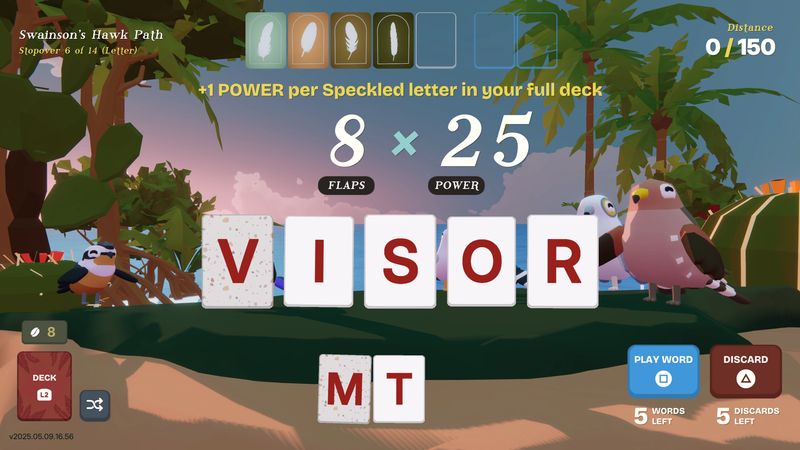Select the T tile in hand
Screen dimensions: 800x450
pos(398,388)
